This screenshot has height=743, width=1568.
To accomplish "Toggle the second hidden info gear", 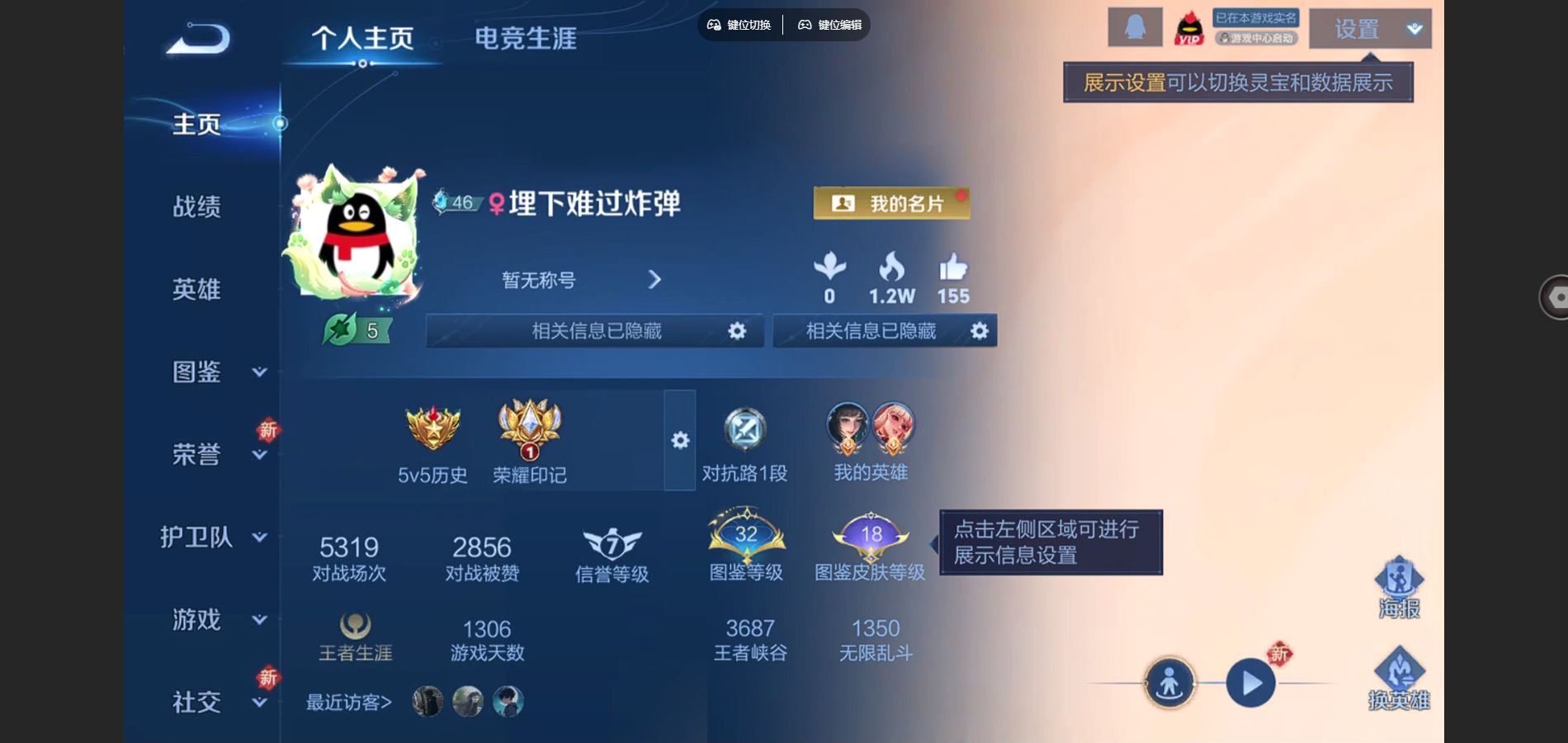I will click(979, 330).
